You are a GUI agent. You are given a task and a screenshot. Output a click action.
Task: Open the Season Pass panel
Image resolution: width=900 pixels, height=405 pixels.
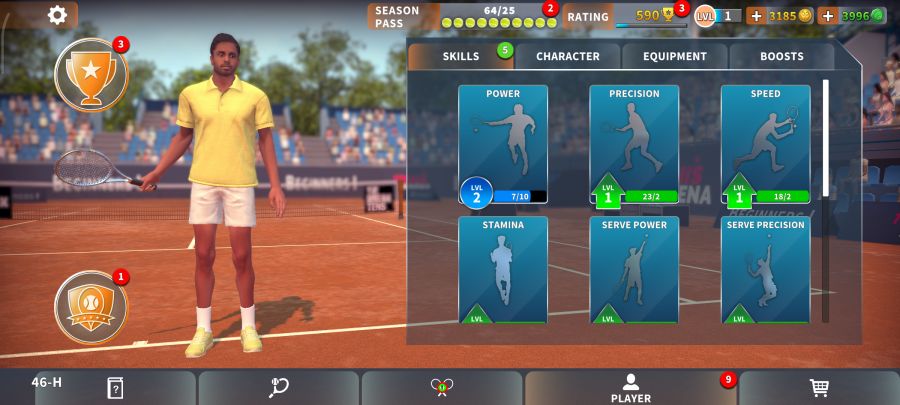(x=461, y=16)
